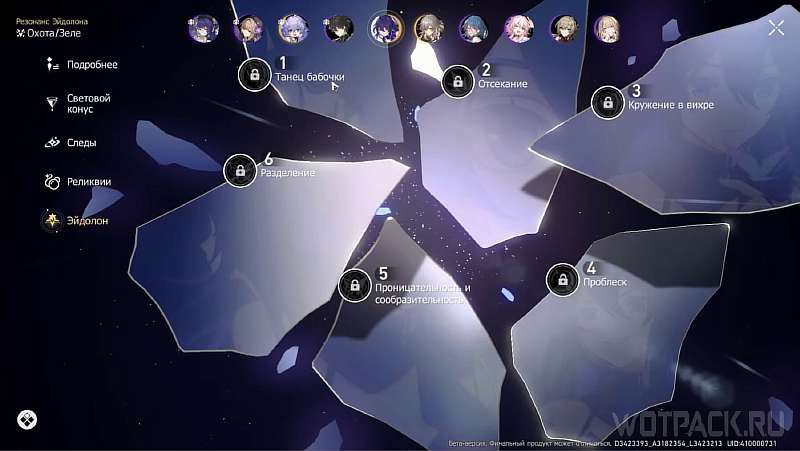This screenshot has height=451, width=800.
Task: Choose the grey-haired character portrait
Action: (x=429, y=28)
